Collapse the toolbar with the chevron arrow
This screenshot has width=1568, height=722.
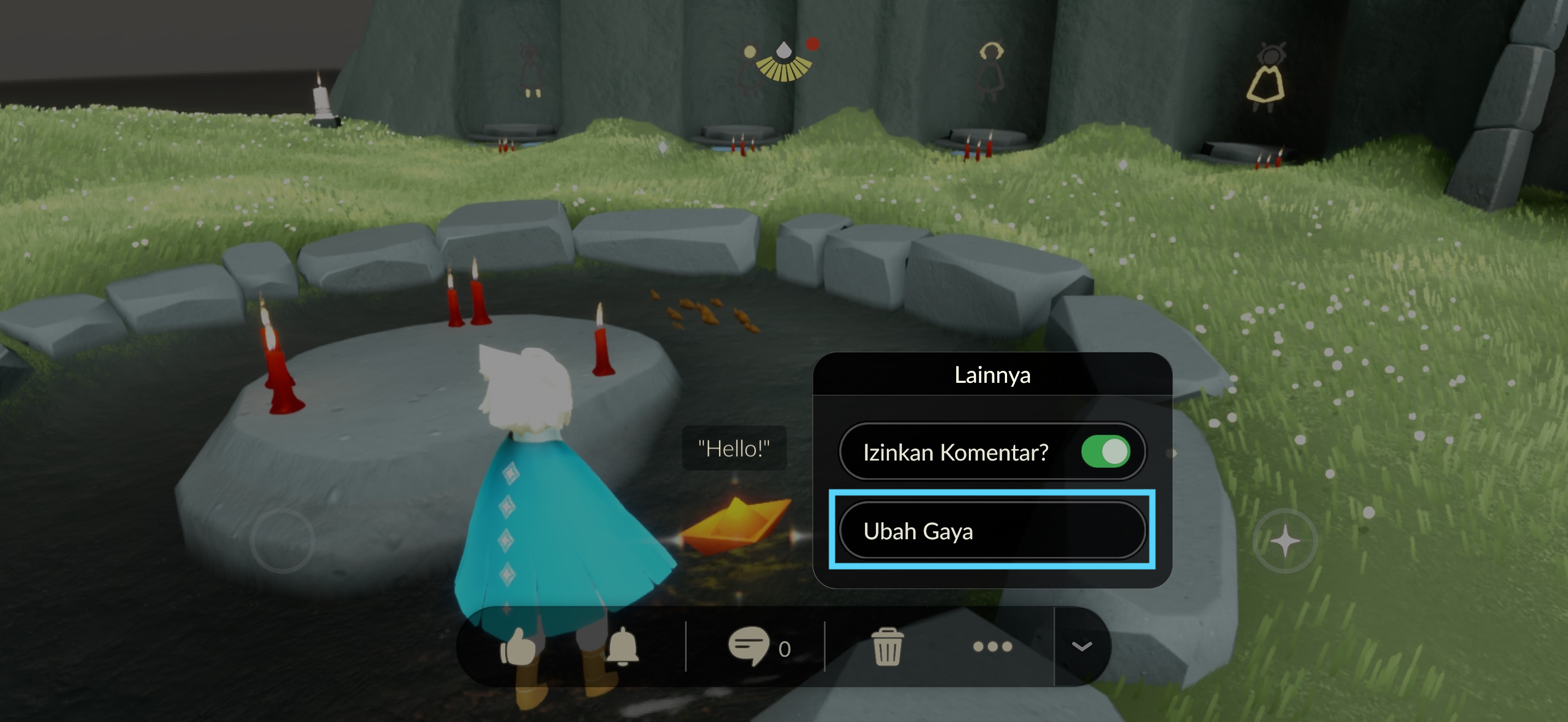pyautogui.click(x=1081, y=647)
